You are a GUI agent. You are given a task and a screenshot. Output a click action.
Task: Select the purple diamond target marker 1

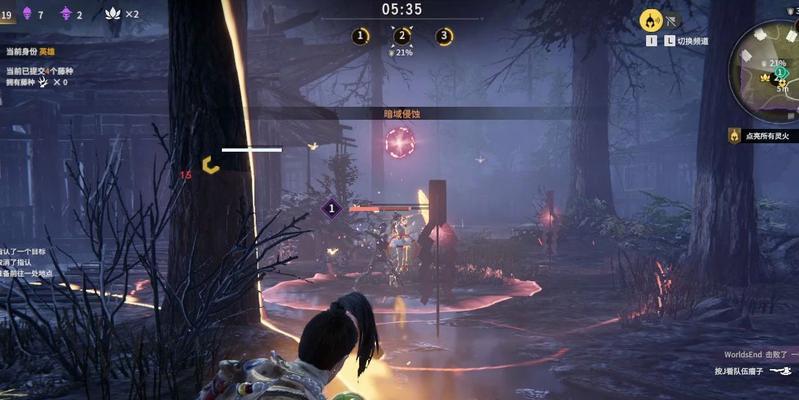(x=332, y=208)
